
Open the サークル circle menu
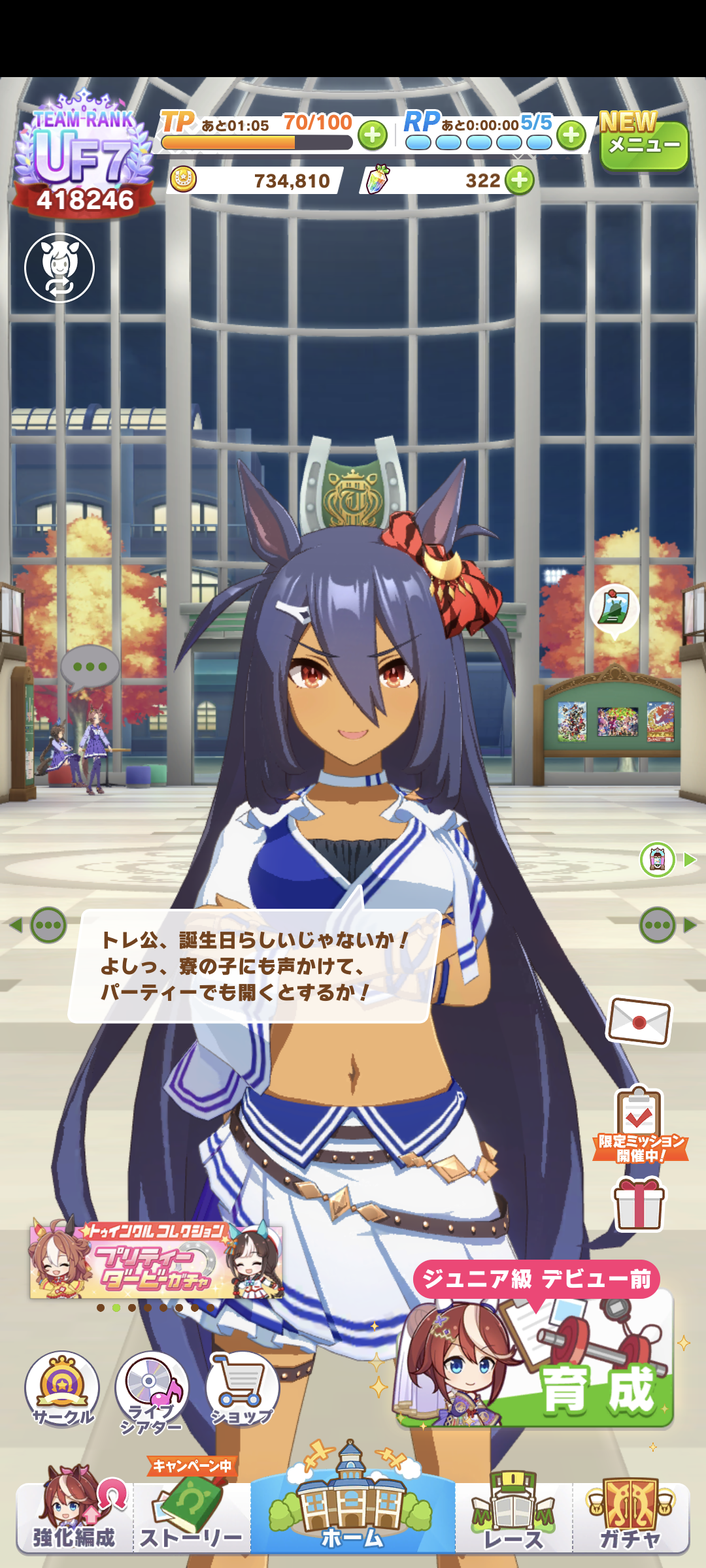pyautogui.click(x=62, y=1388)
